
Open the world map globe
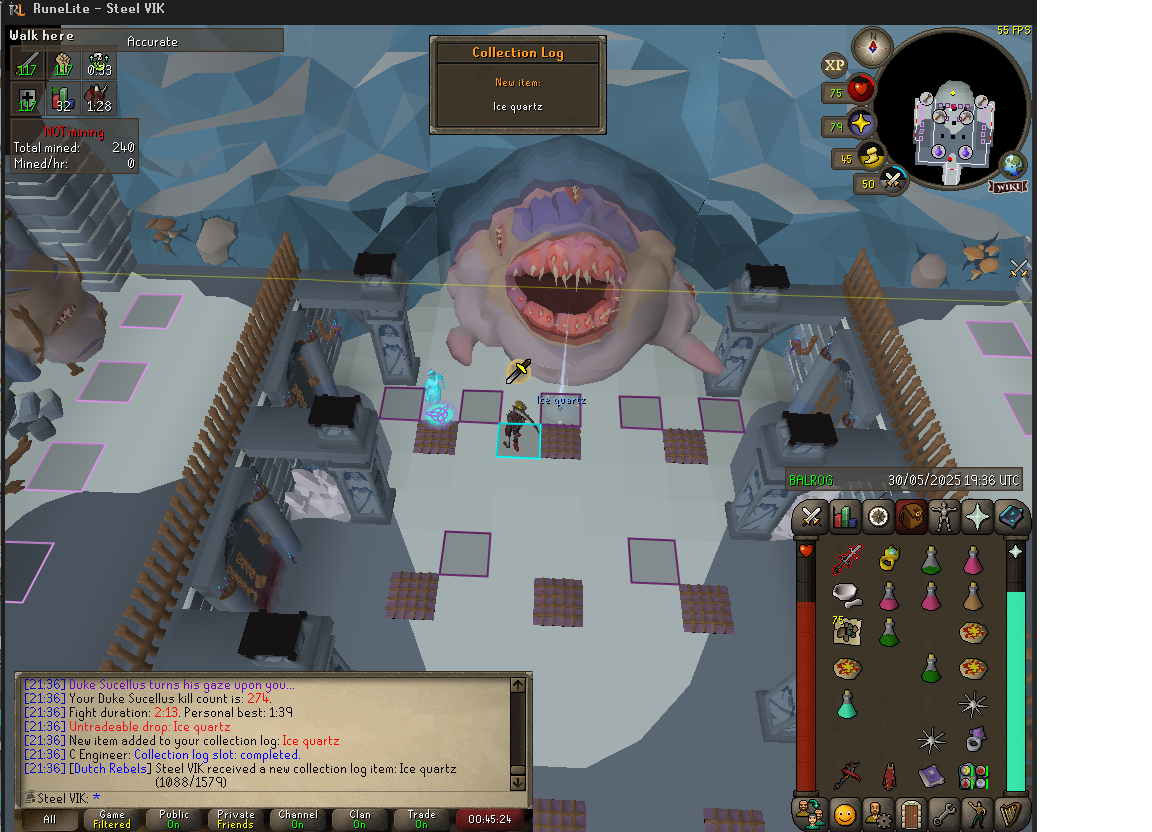1013,164
